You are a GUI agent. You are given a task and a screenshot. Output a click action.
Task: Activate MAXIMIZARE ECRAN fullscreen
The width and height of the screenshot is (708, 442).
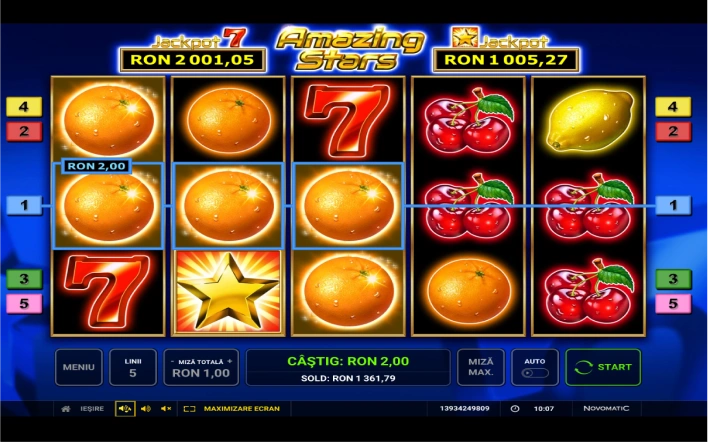coord(232,408)
